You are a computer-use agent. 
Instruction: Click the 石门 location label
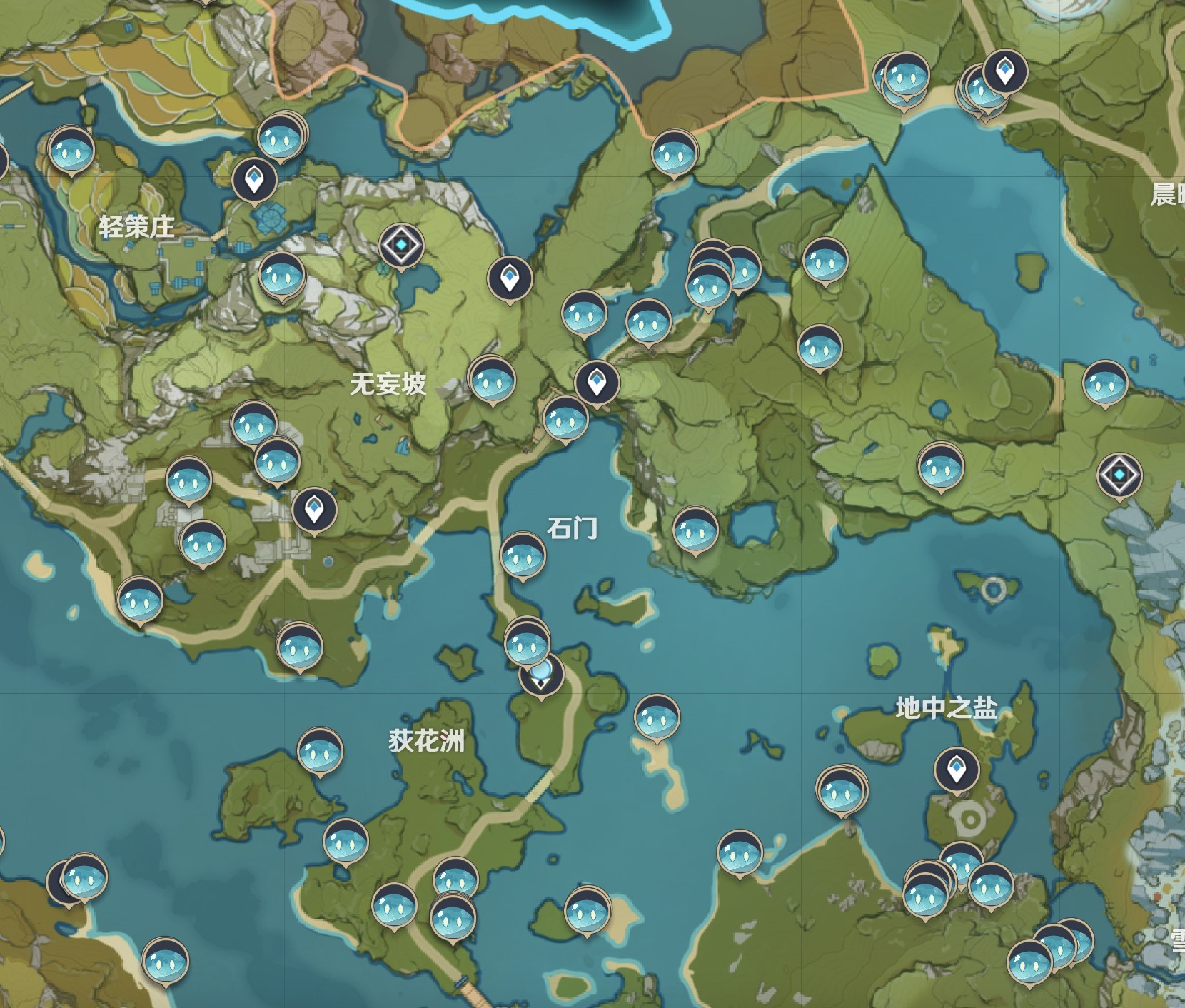(571, 530)
